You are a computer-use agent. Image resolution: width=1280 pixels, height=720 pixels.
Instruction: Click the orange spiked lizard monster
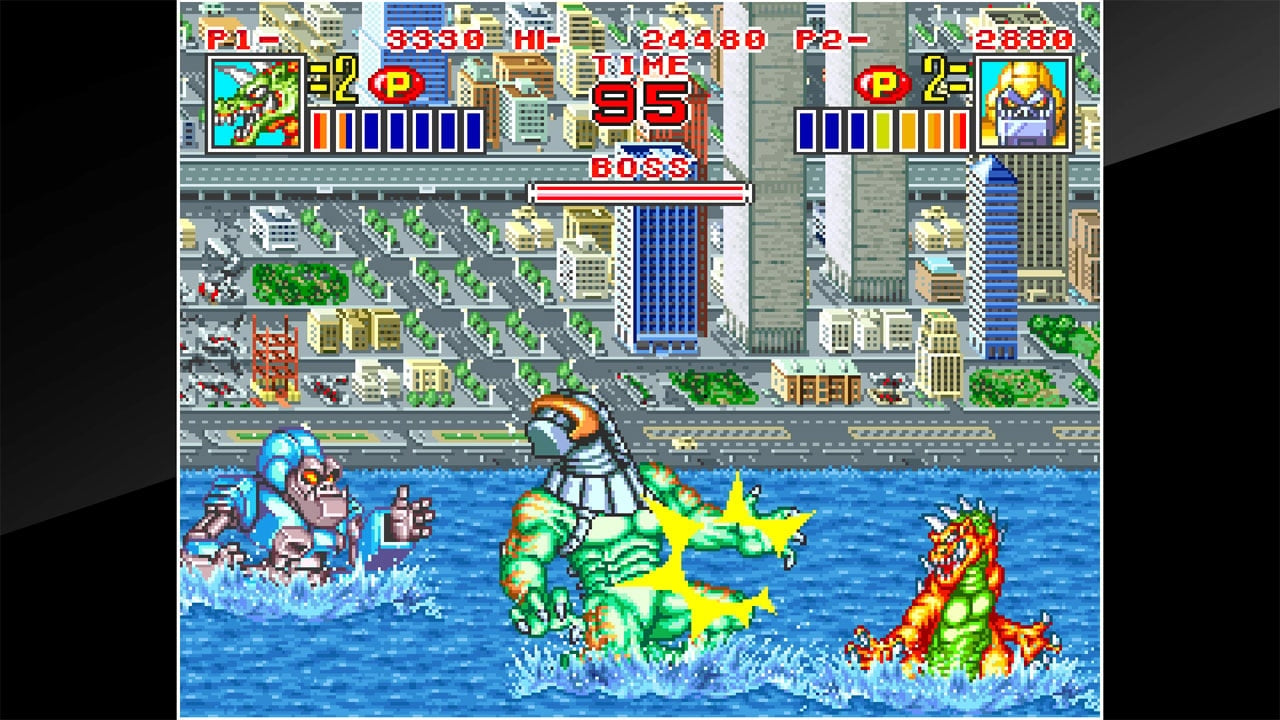pos(960,580)
